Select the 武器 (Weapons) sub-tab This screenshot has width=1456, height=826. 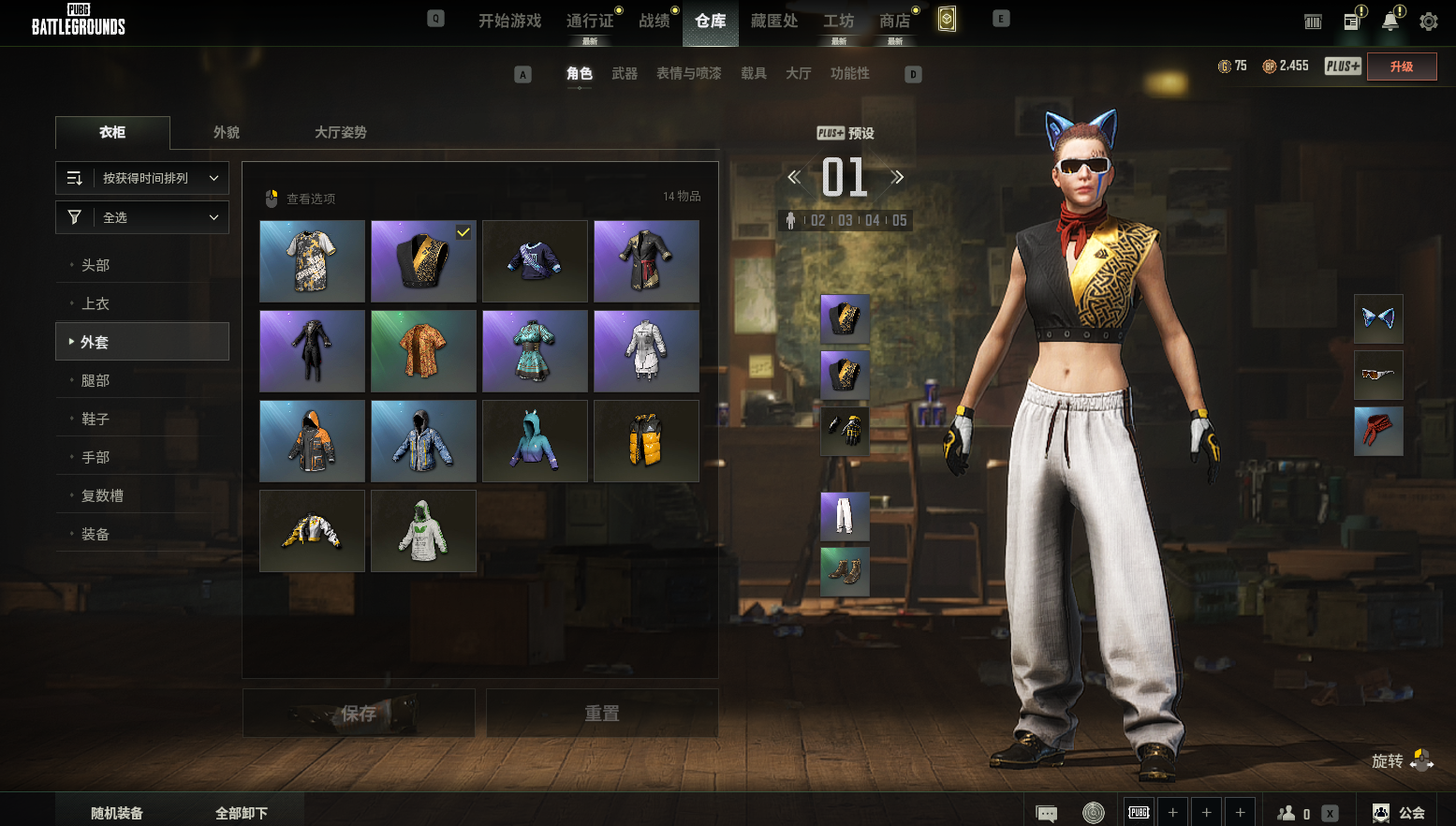click(625, 73)
